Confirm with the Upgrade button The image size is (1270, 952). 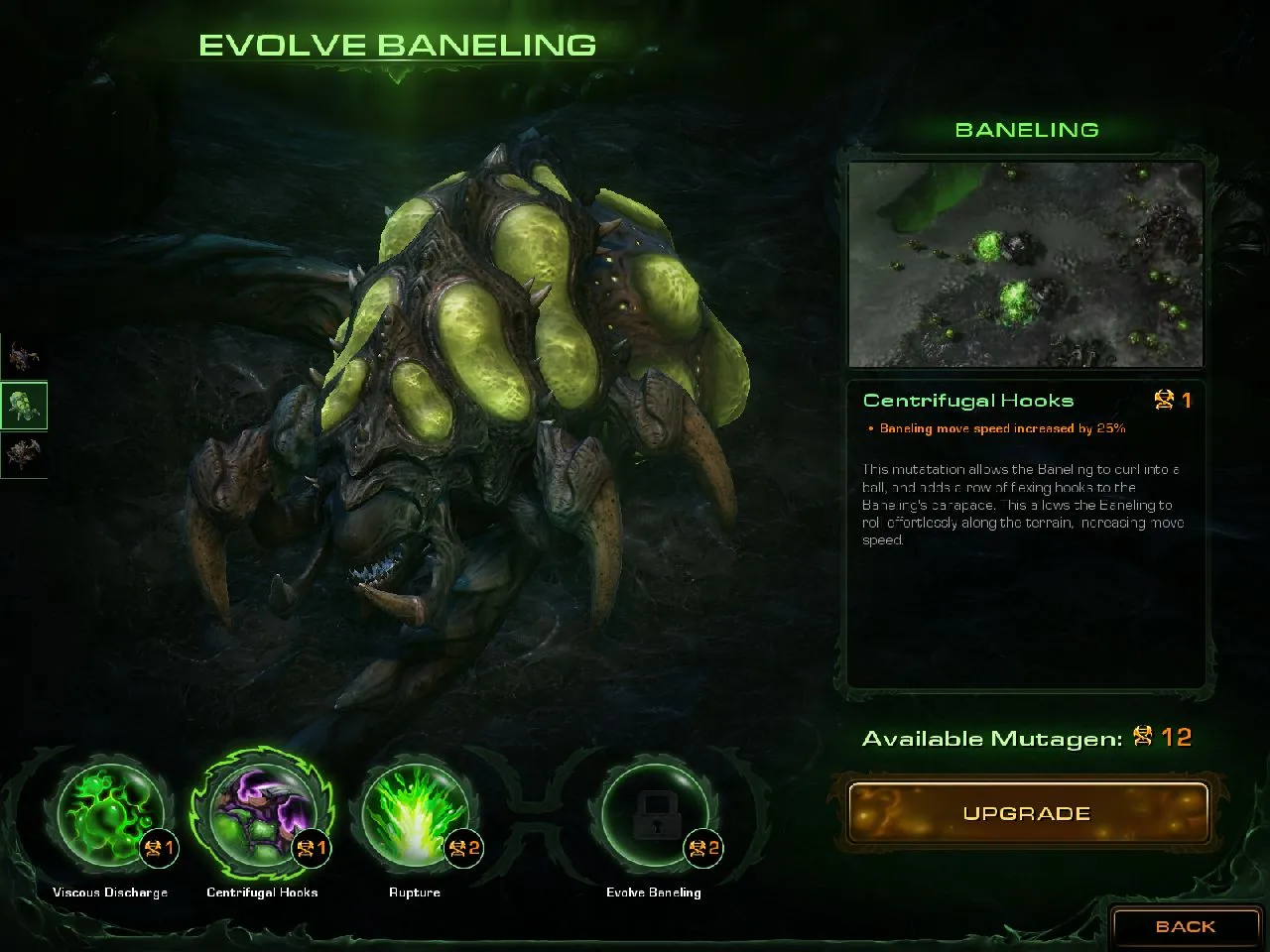(x=1027, y=813)
